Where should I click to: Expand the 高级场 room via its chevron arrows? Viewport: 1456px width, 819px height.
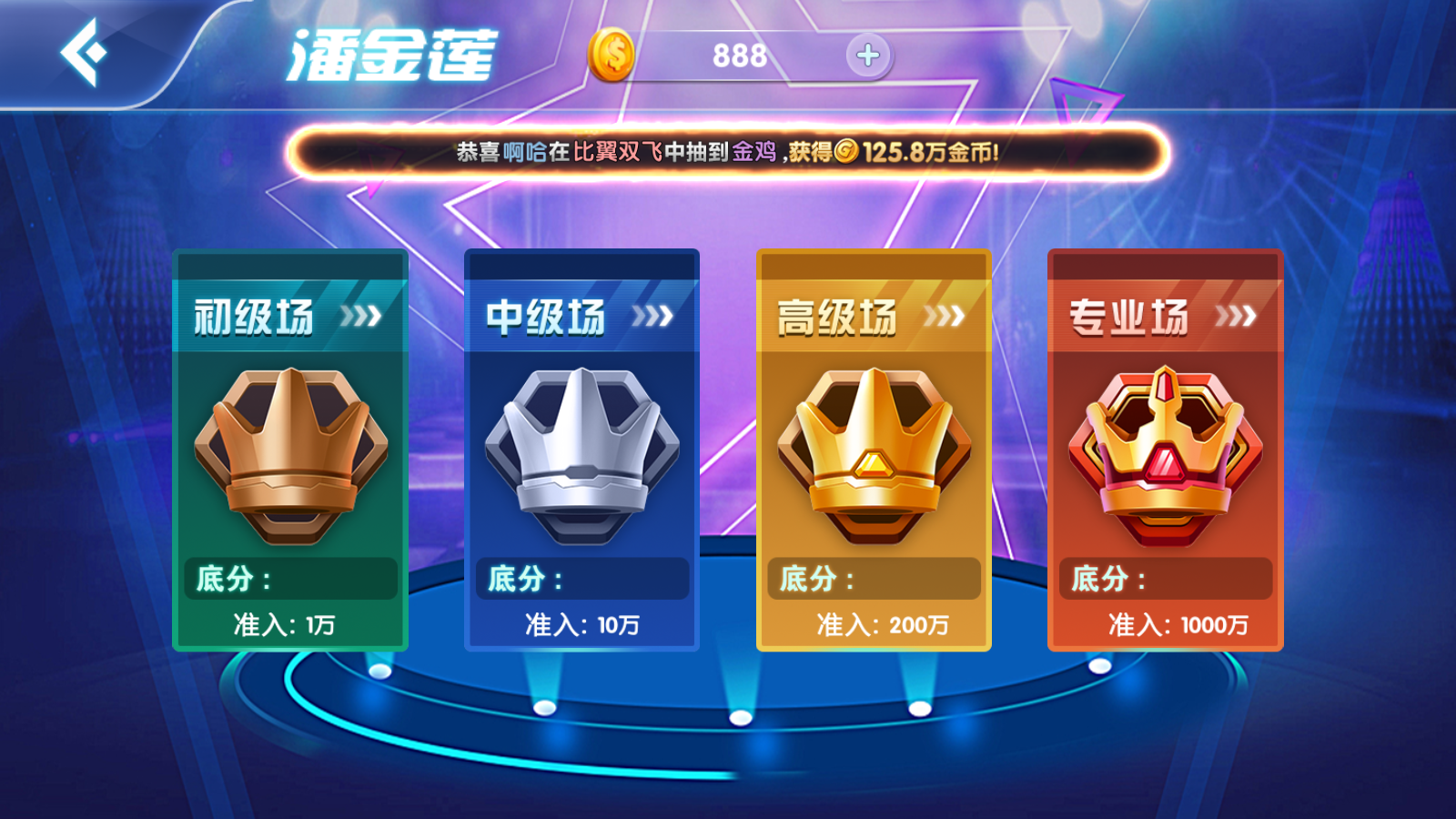945,314
